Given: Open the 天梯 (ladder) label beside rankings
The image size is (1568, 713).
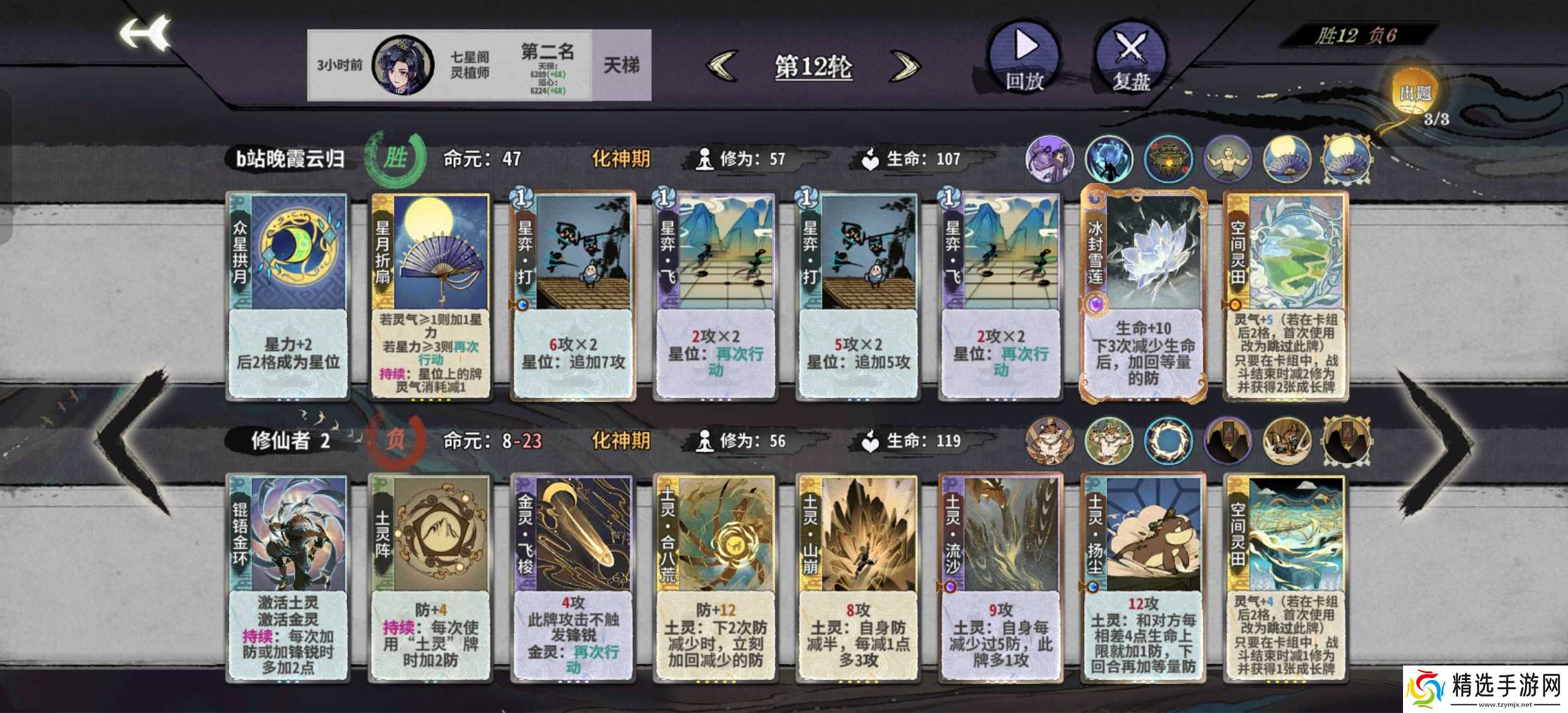Looking at the screenshot, I should (x=622, y=63).
